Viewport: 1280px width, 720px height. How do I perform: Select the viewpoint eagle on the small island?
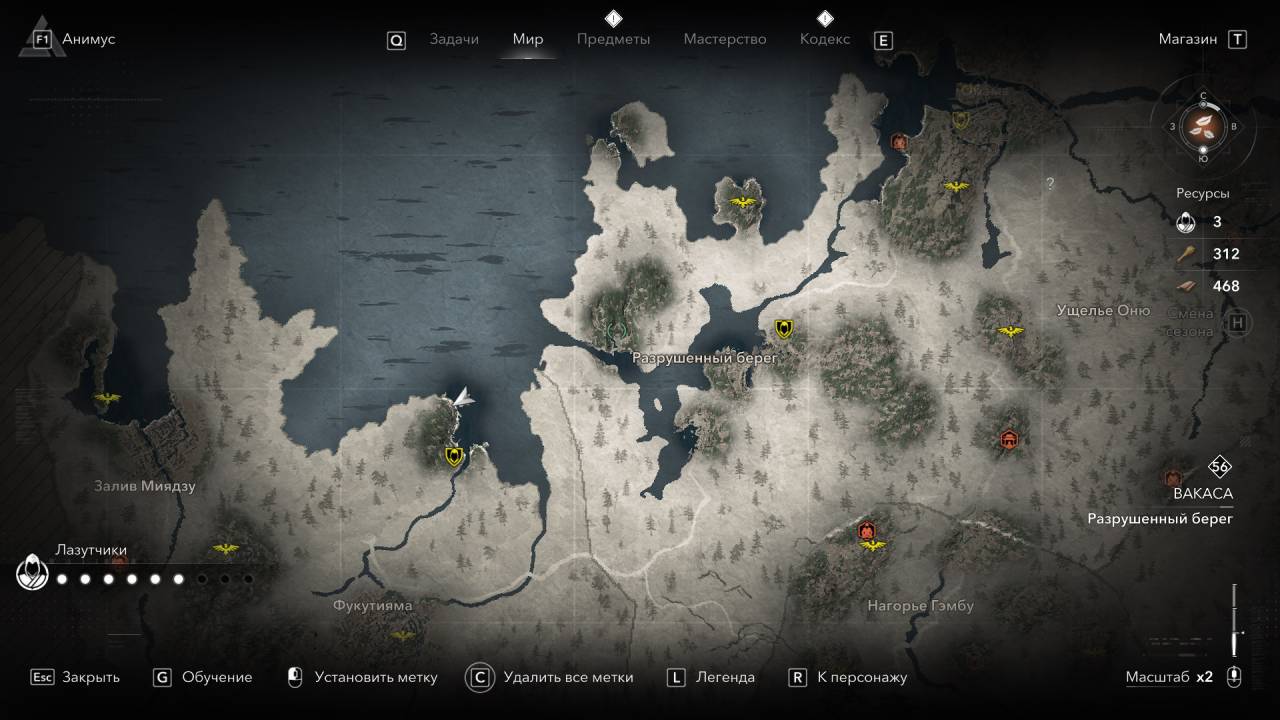coord(743,203)
